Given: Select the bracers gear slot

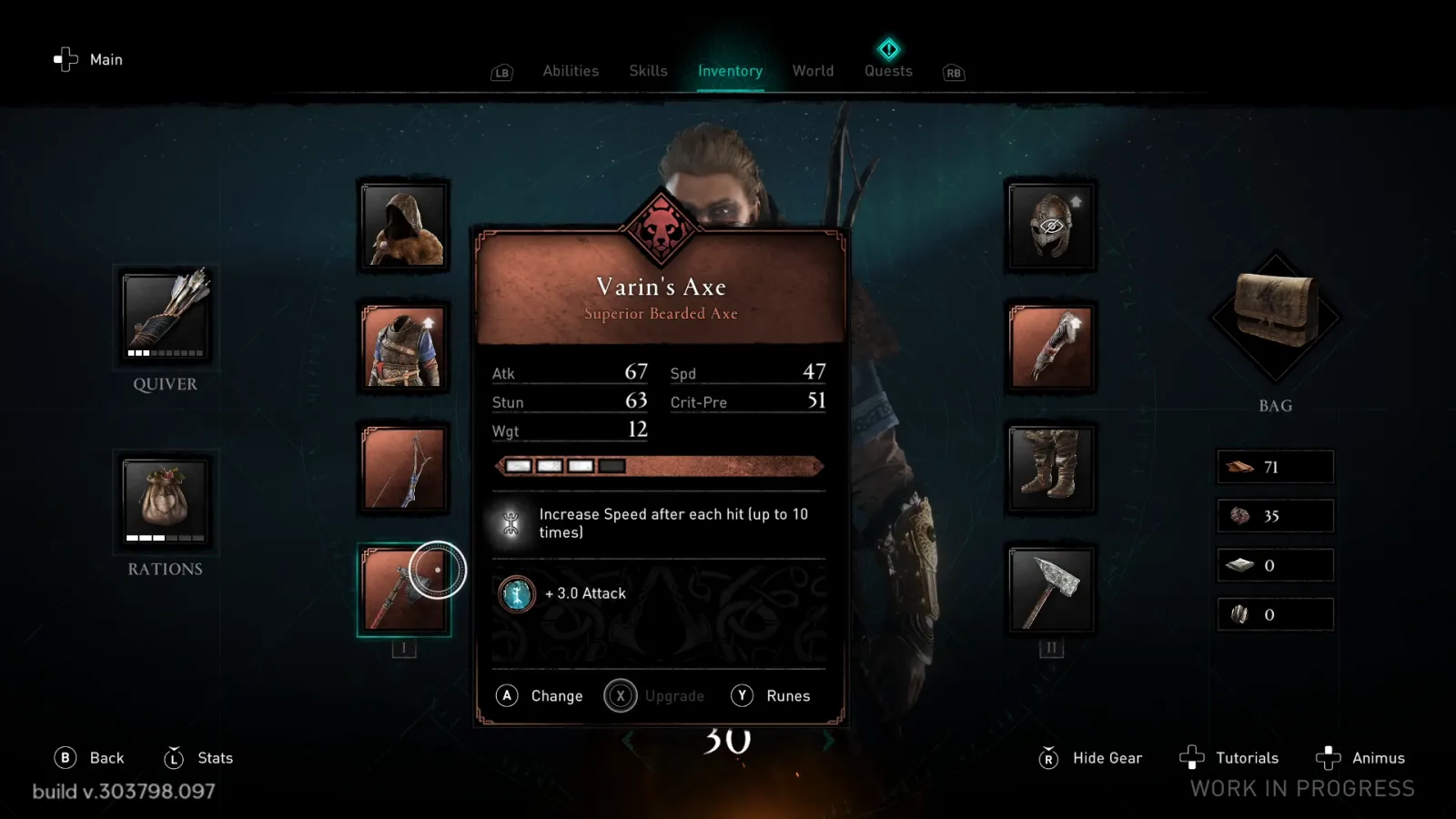Looking at the screenshot, I should click(x=1051, y=348).
